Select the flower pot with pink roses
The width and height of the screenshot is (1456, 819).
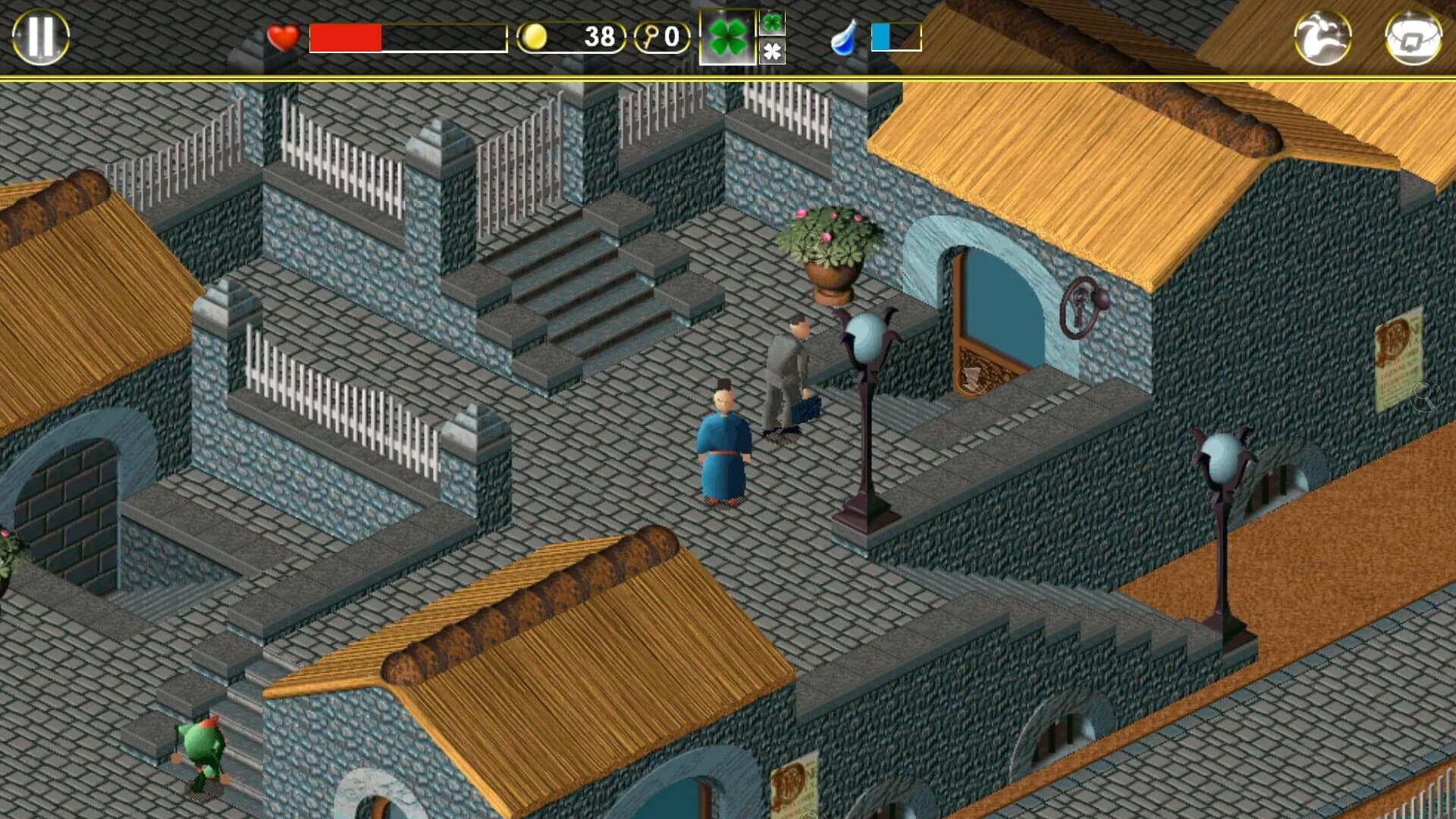click(830, 250)
